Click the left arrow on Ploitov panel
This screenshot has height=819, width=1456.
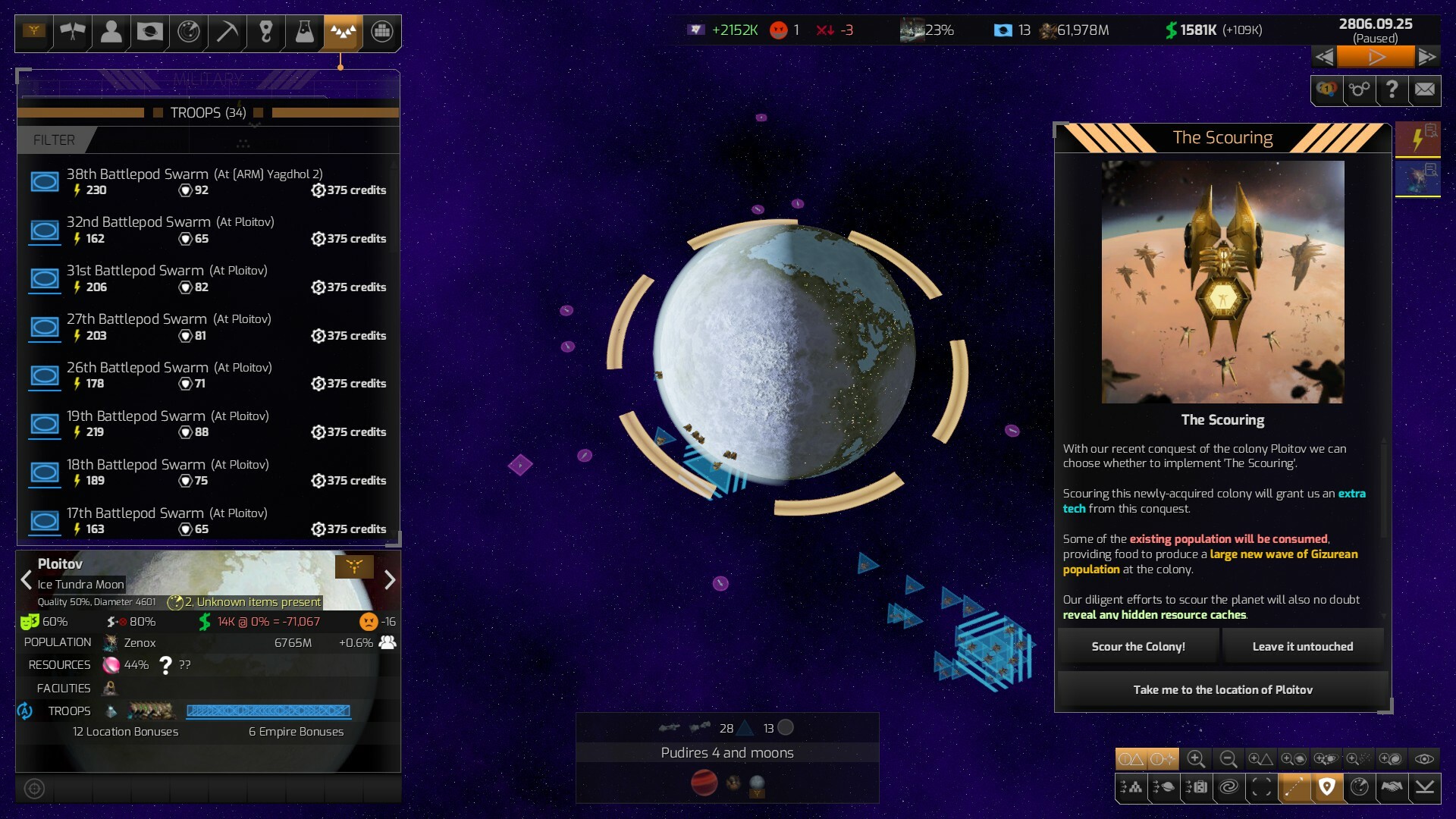[27, 580]
